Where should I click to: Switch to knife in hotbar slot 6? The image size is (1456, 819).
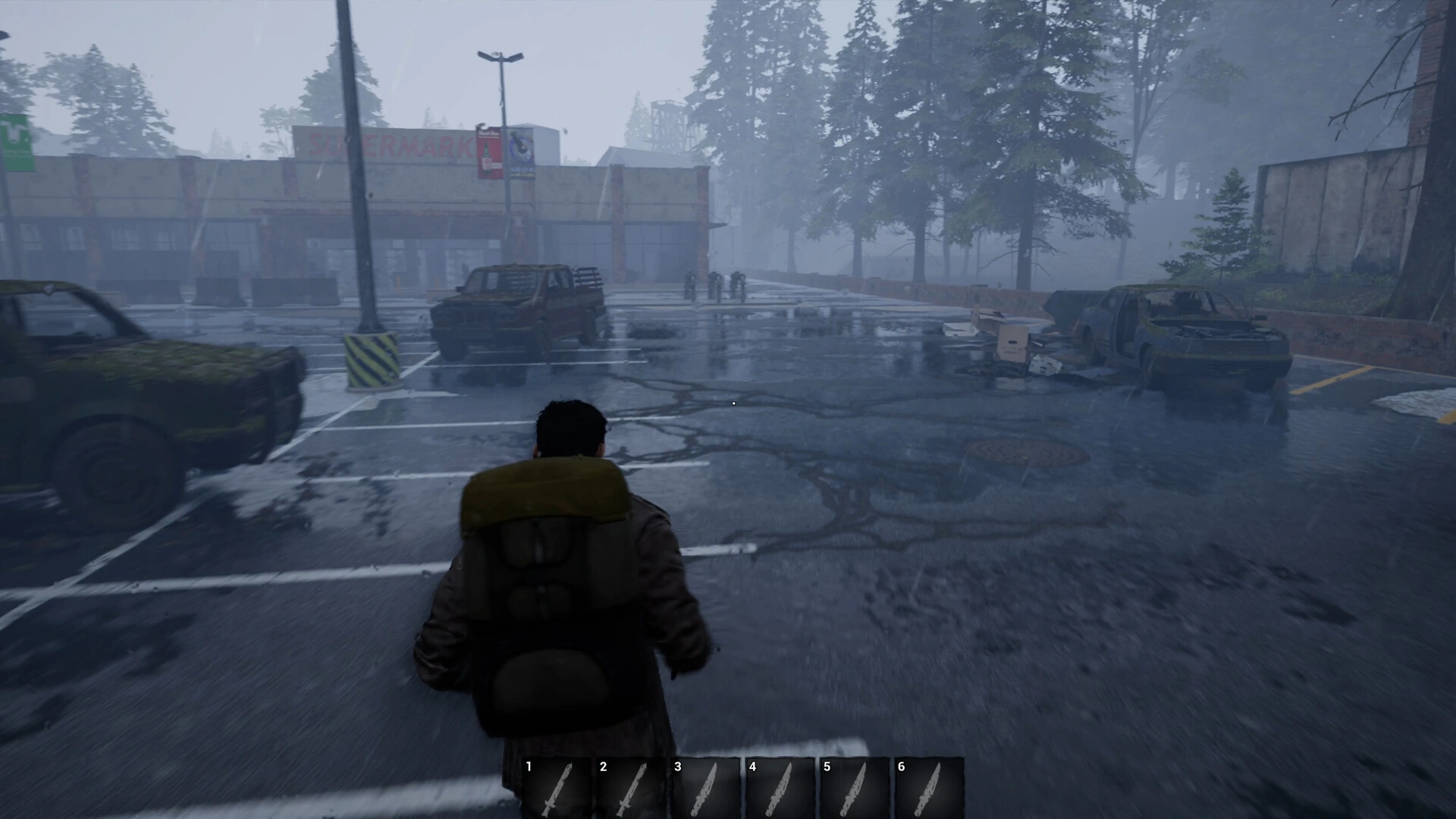tap(927, 788)
